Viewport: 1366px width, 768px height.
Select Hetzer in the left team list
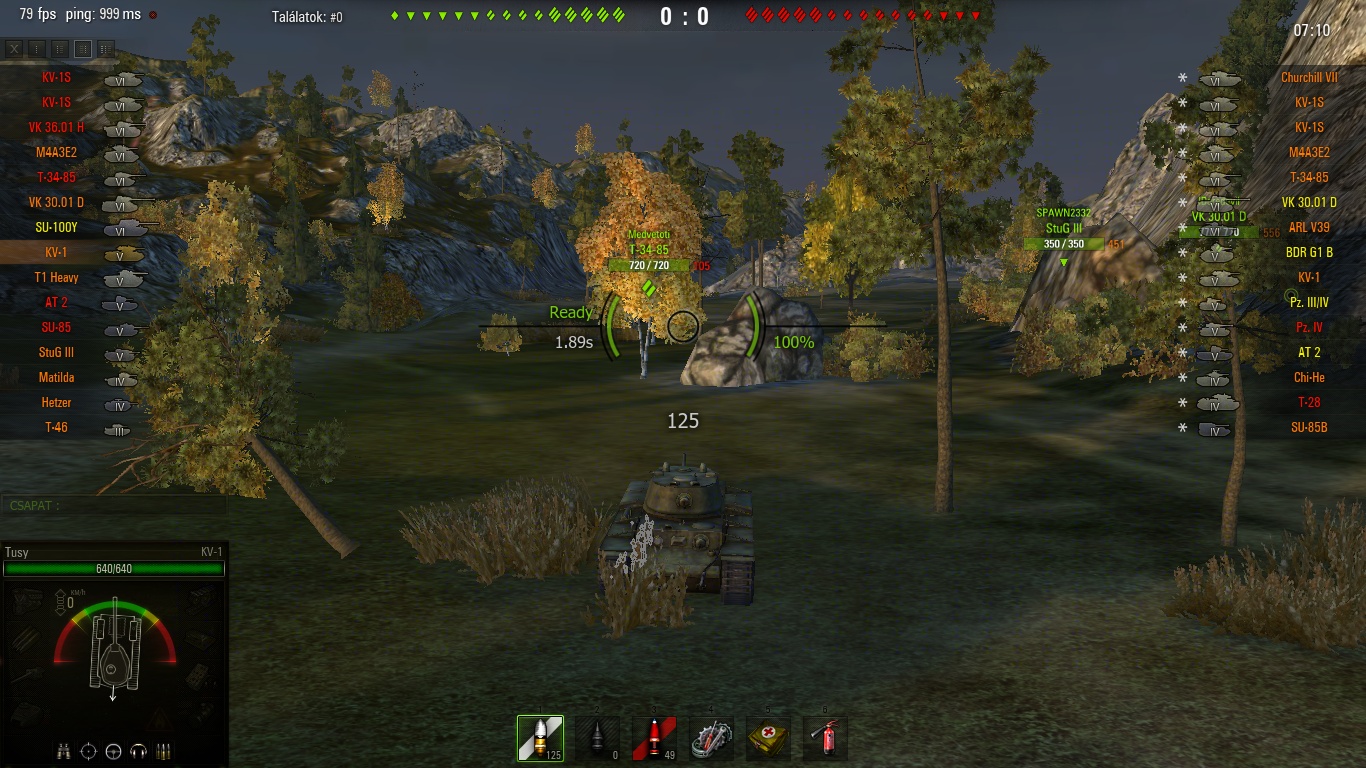57,403
